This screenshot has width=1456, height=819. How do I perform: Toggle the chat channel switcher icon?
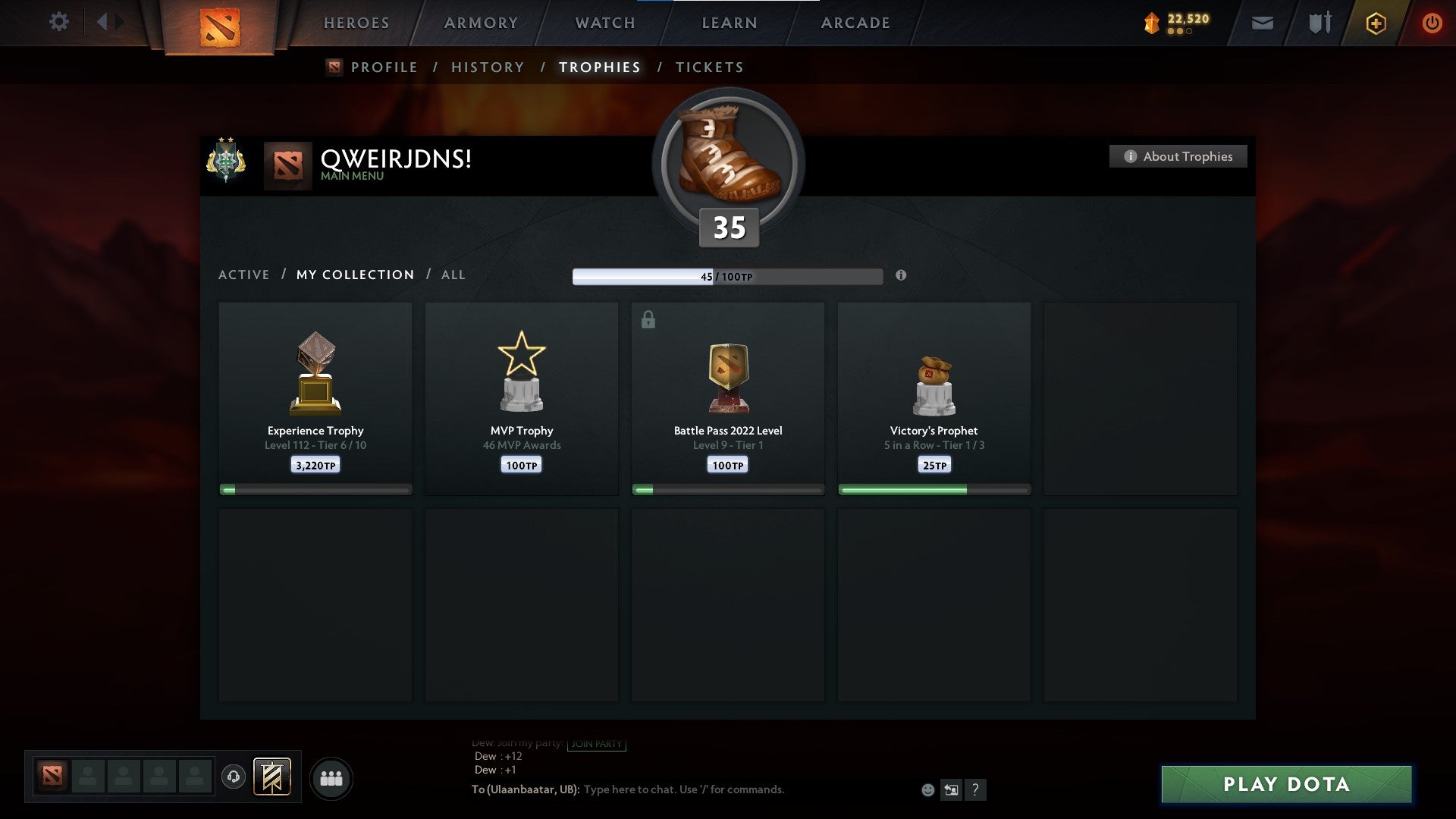pos(952,789)
